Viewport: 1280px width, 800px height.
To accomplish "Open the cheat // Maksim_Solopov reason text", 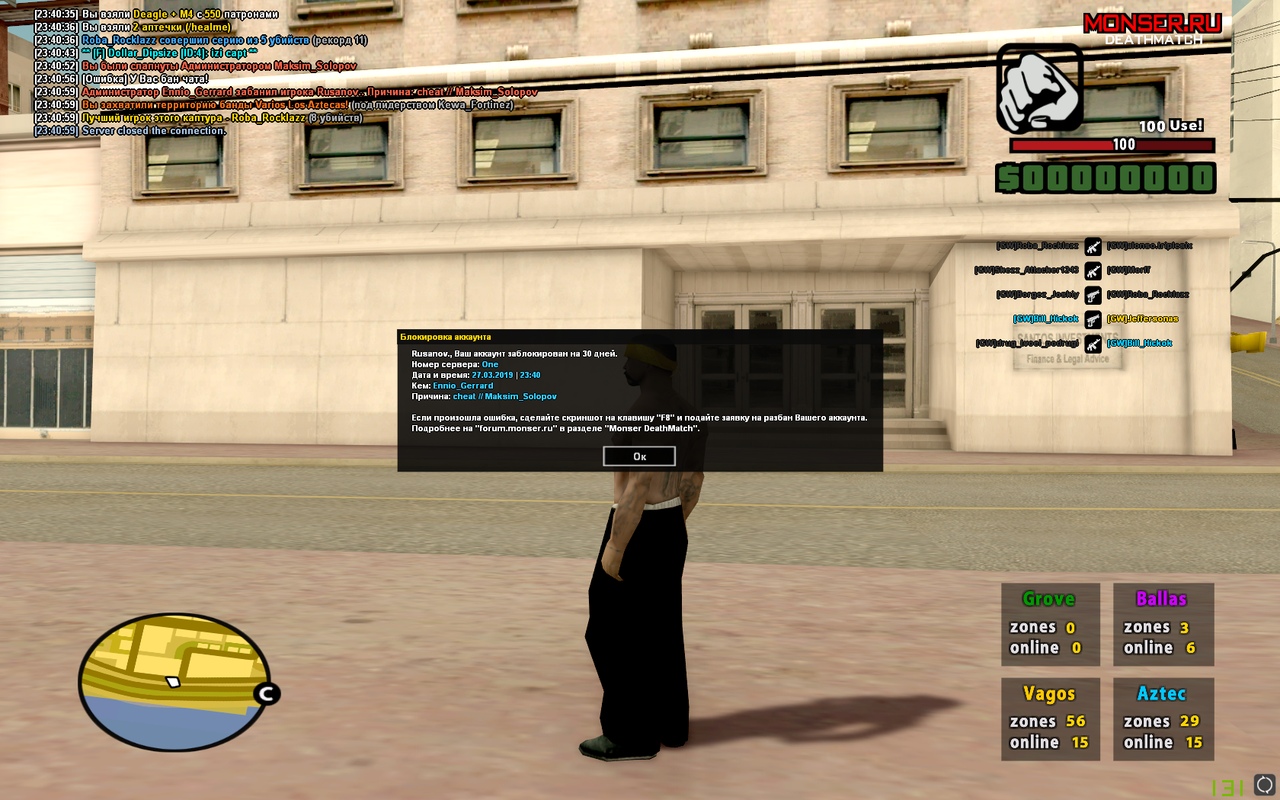I will [504, 397].
